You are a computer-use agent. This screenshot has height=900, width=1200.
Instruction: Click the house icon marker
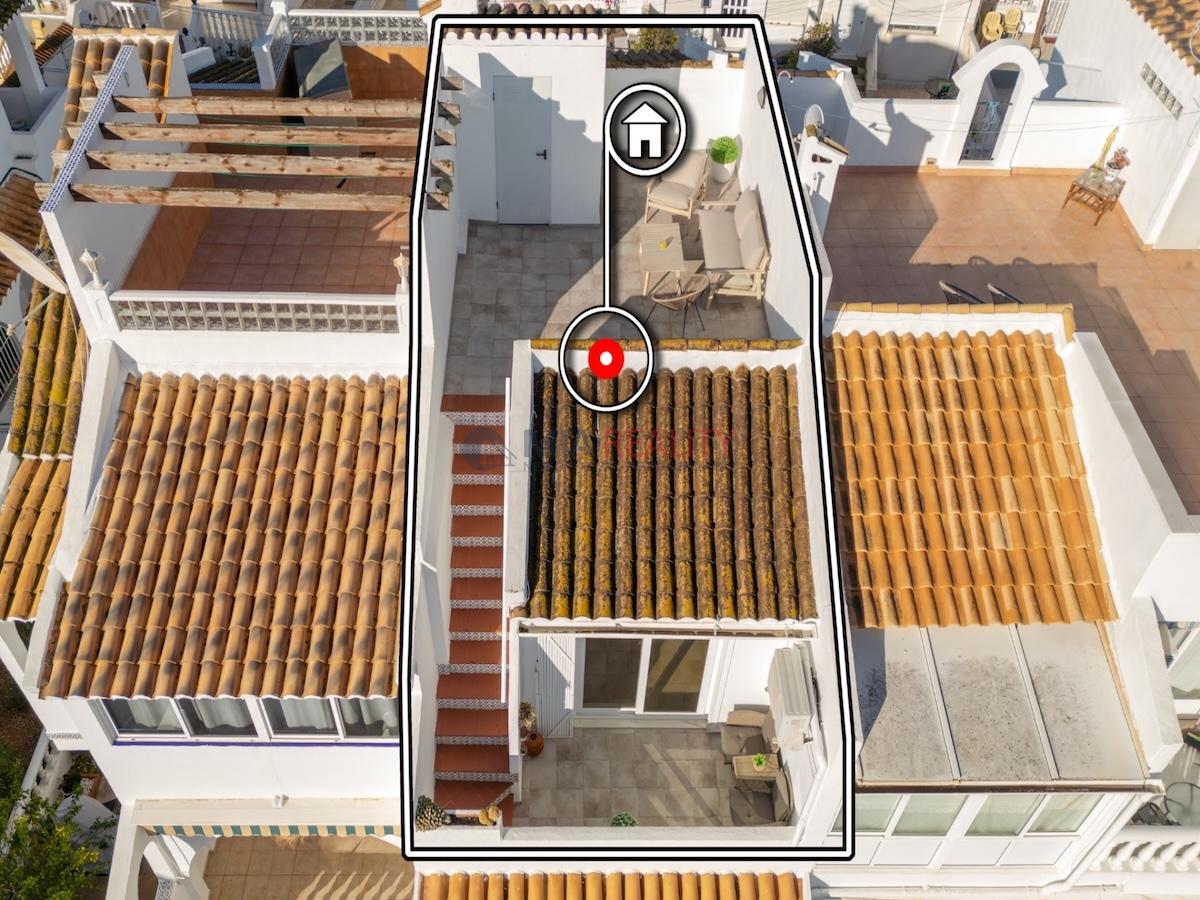tap(645, 130)
